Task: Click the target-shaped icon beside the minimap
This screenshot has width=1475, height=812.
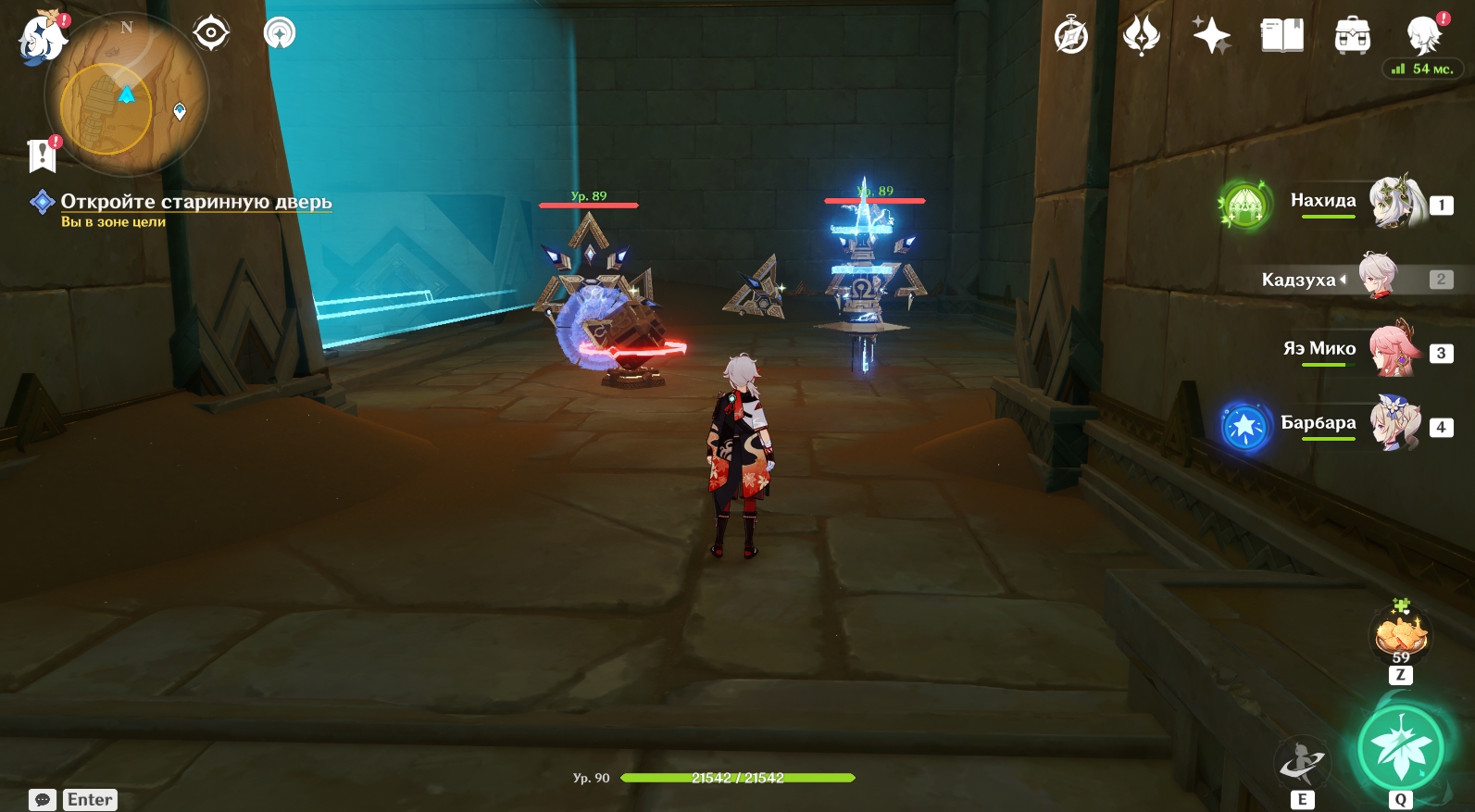Action: point(211,33)
